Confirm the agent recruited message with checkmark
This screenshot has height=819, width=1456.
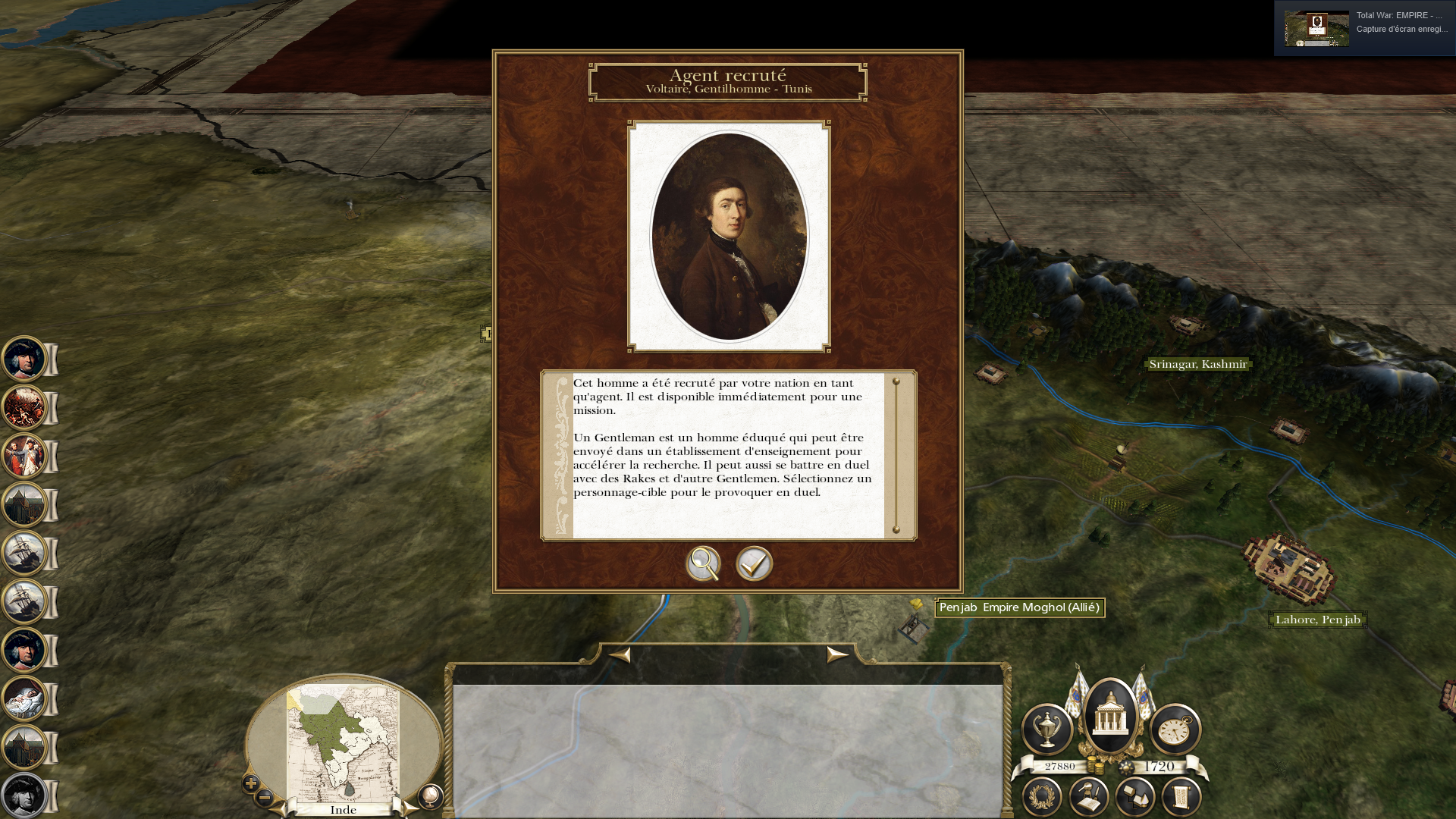pos(754,563)
